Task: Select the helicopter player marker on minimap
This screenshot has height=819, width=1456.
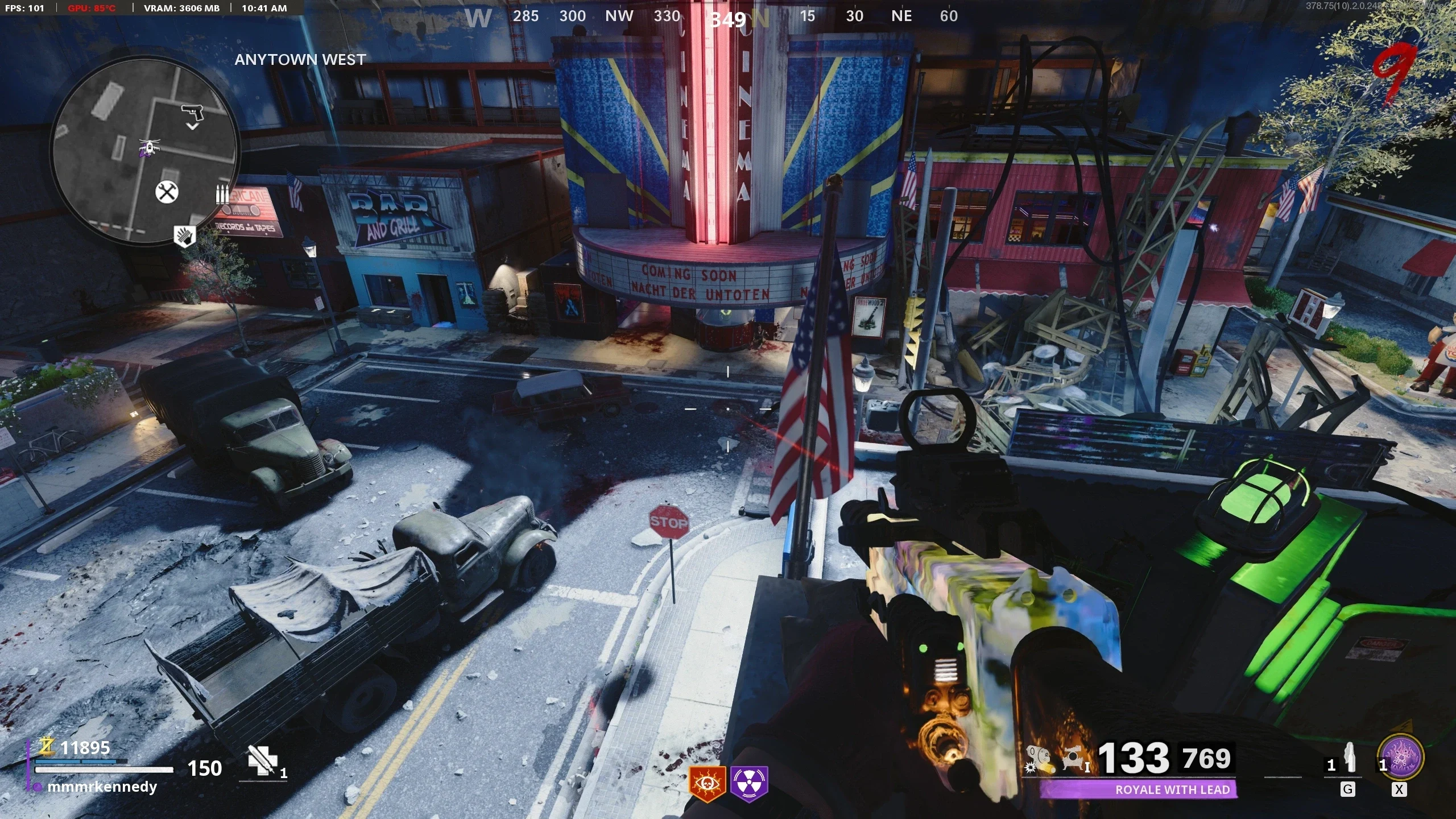Action: pos(148,148)
